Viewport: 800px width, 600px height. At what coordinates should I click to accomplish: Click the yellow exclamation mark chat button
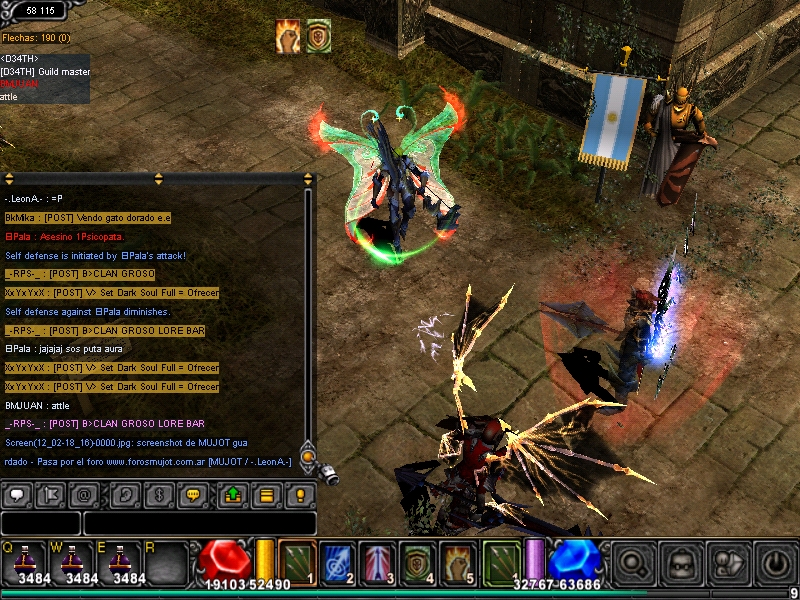pos(299,495)
